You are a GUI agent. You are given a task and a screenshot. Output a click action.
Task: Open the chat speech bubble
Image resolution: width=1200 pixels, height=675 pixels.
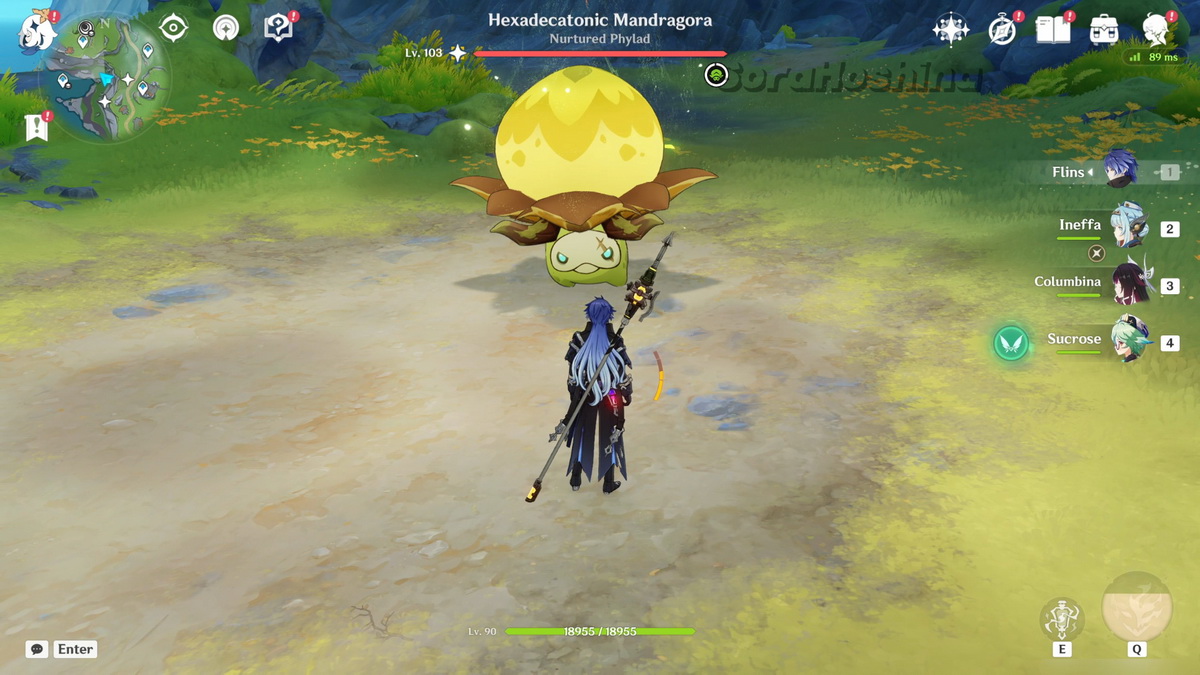(x=37, y=649)
